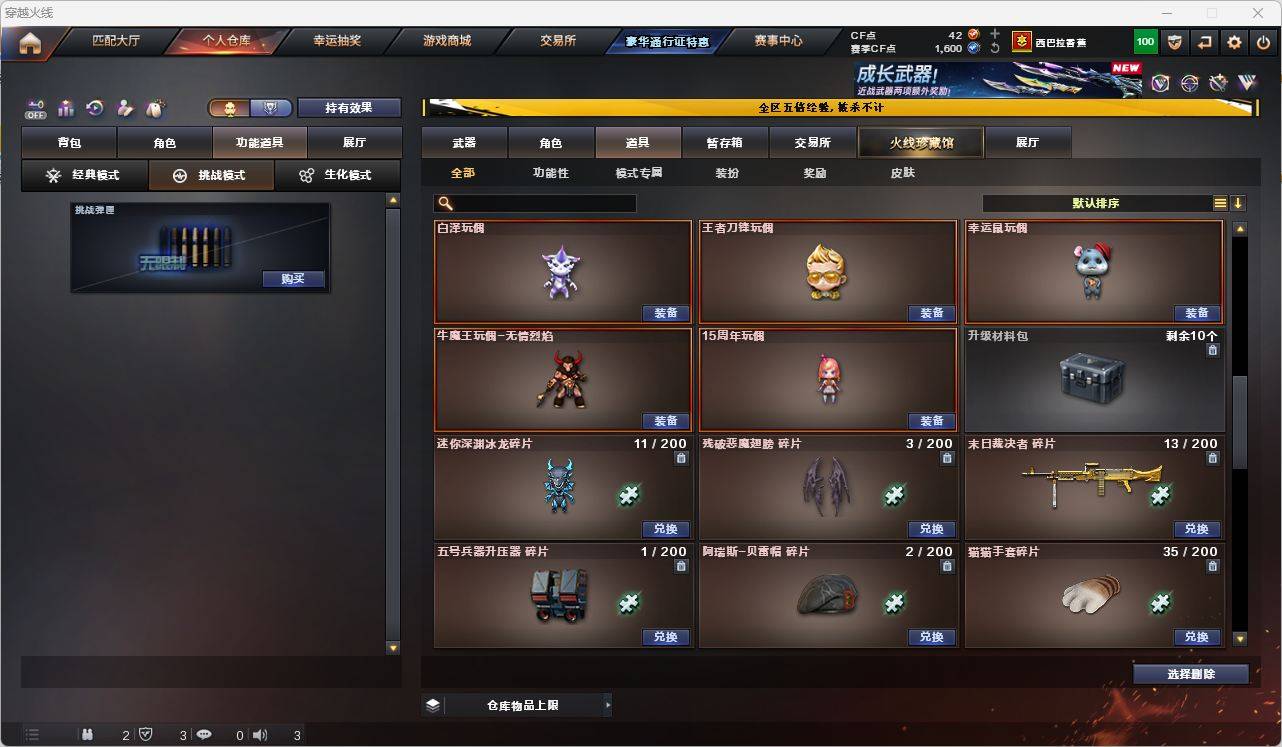Image resolution: width=1282 pixels, height=747 pixels.
Task: Click the 选择删除 button at bottom right
Action: [1190, 674]
